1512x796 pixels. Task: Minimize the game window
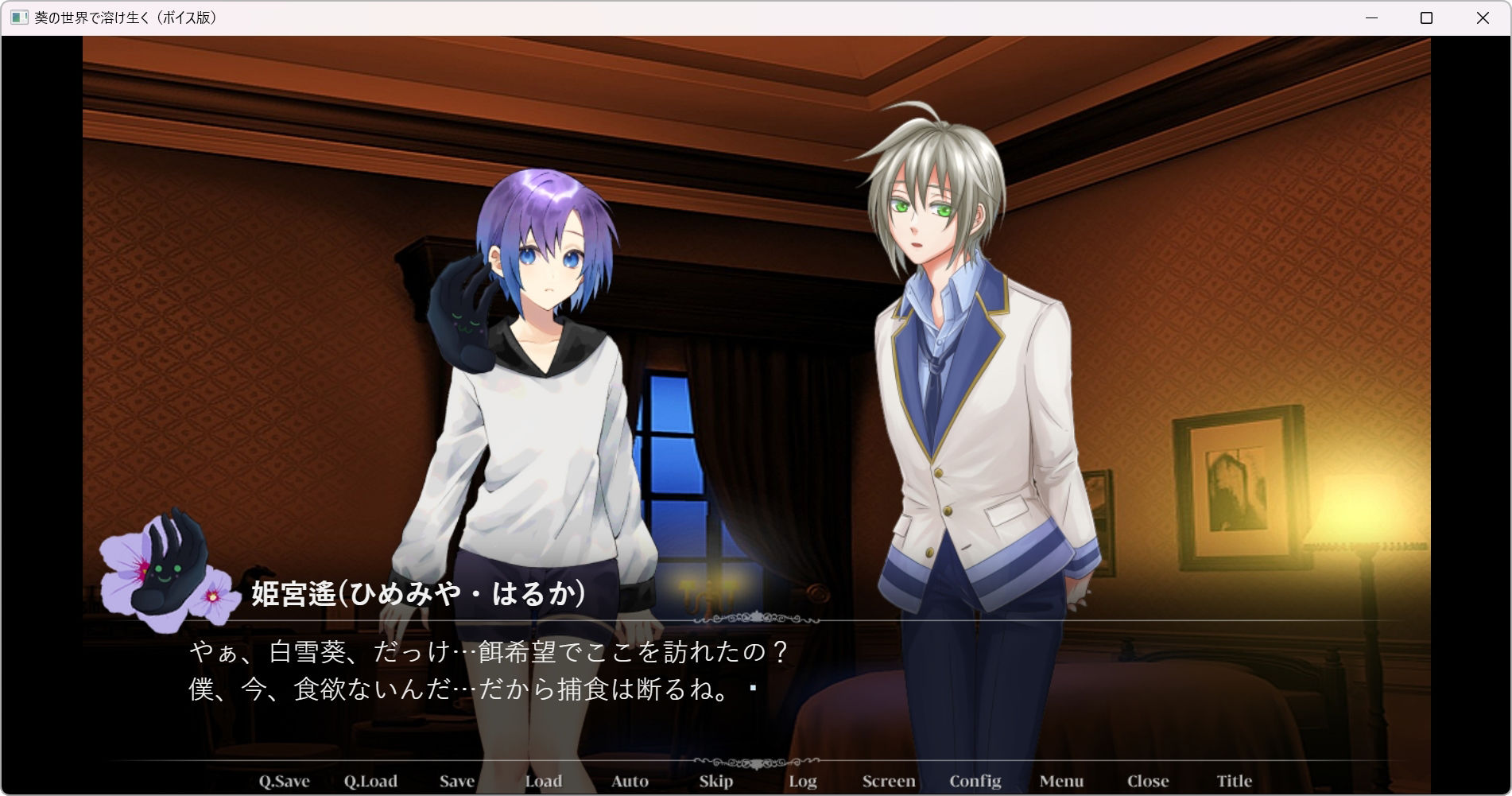[1371, 17]
